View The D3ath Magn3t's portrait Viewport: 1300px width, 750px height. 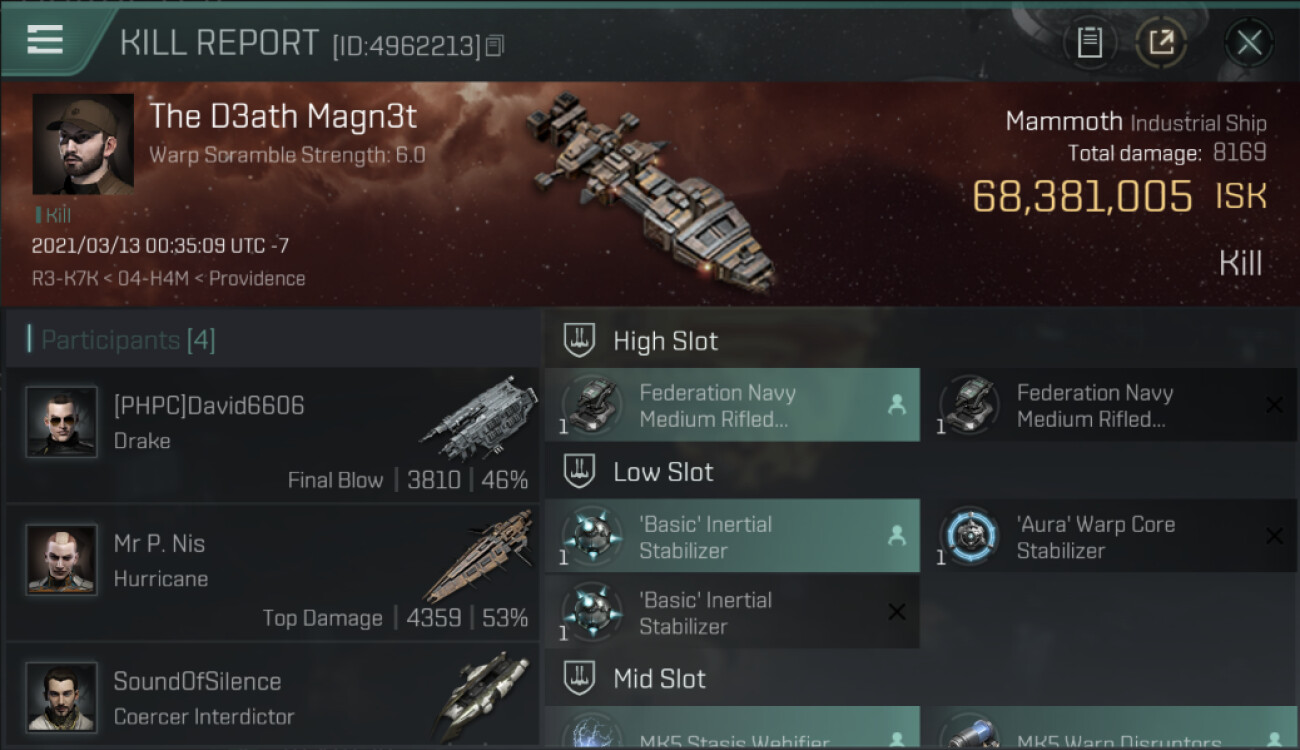tap(83, 144)
